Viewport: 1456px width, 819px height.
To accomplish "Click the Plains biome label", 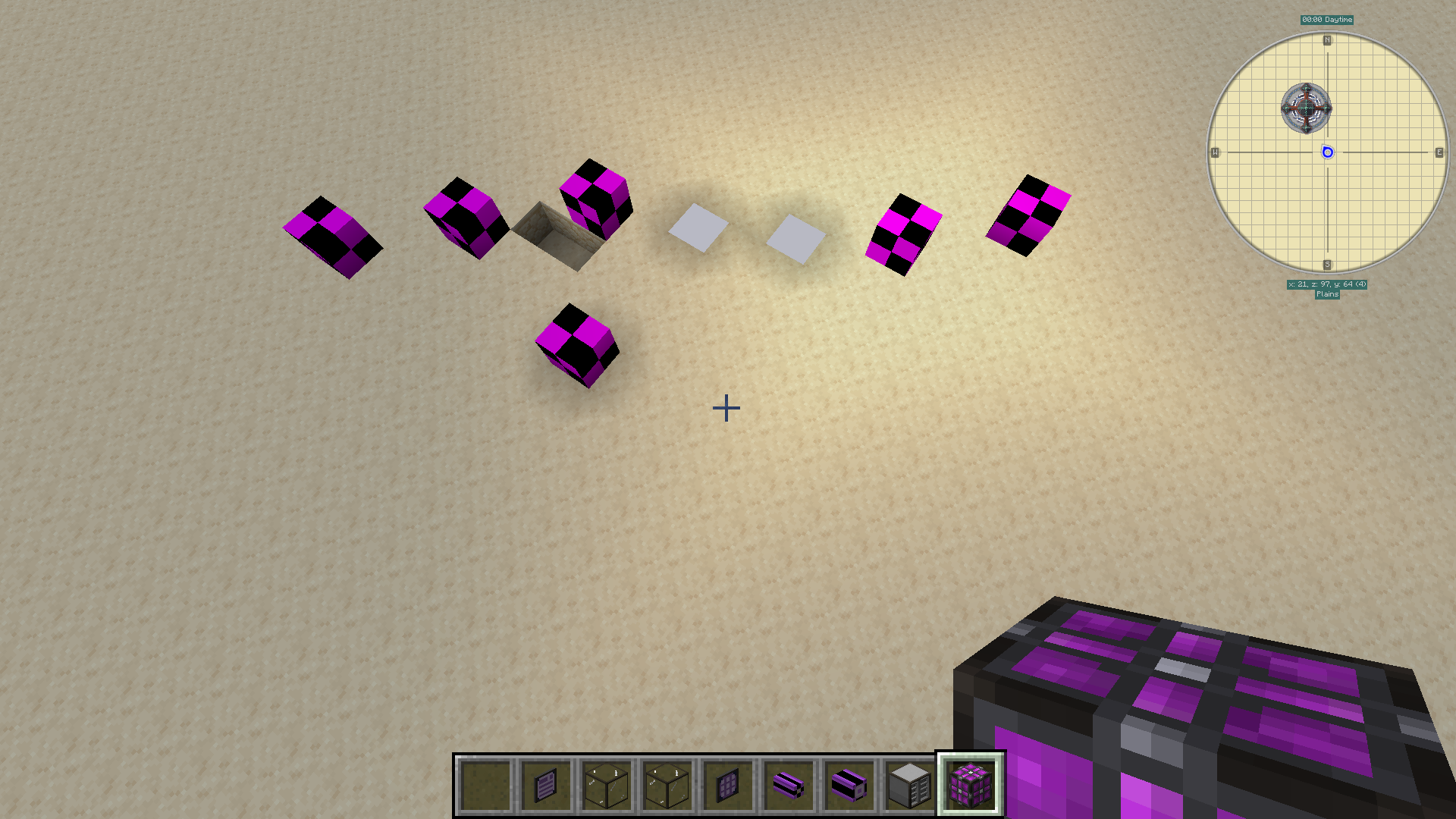I will [x=1329, y=294].
